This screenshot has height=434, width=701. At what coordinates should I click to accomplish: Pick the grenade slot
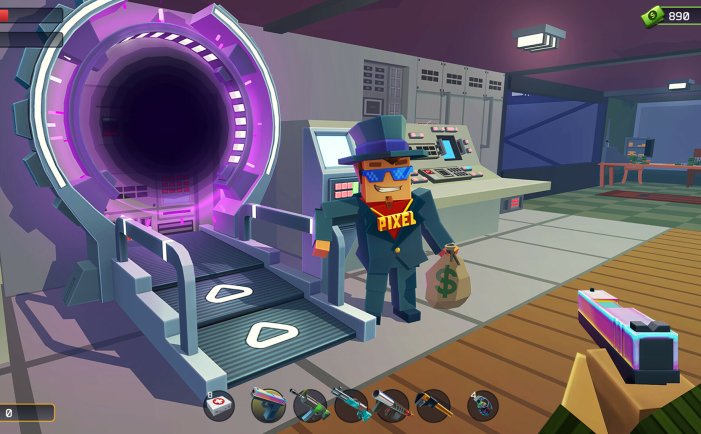[482, 405]
